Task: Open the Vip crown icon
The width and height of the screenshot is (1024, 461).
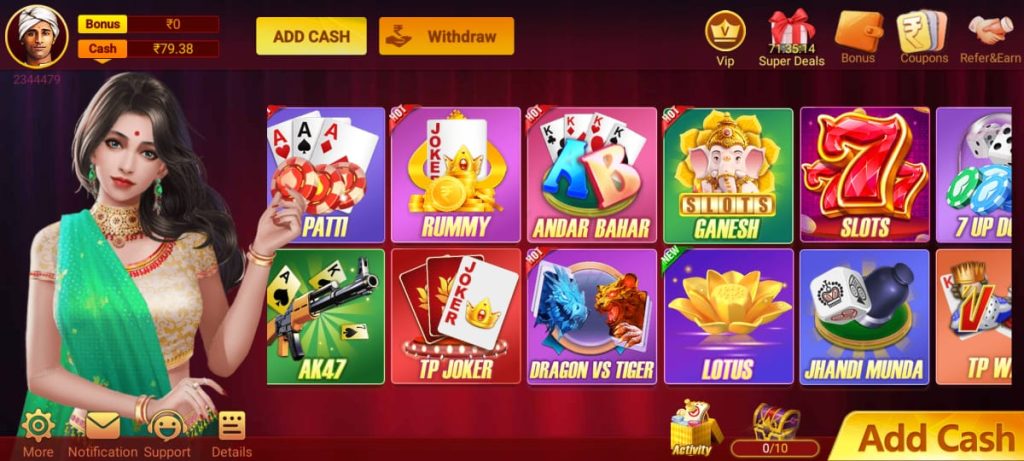Action: 725,35
